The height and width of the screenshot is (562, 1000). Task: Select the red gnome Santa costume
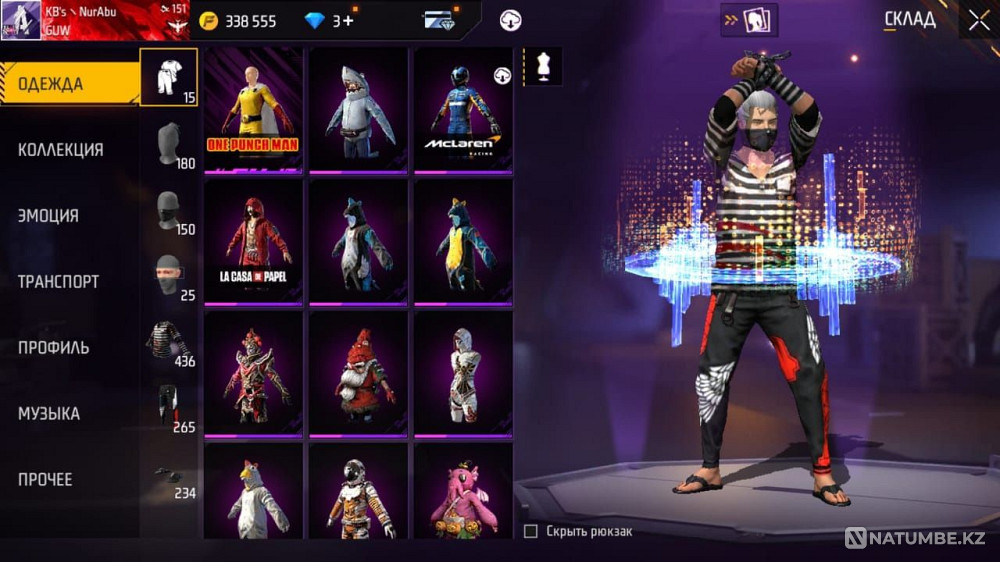tap(358, 374)
